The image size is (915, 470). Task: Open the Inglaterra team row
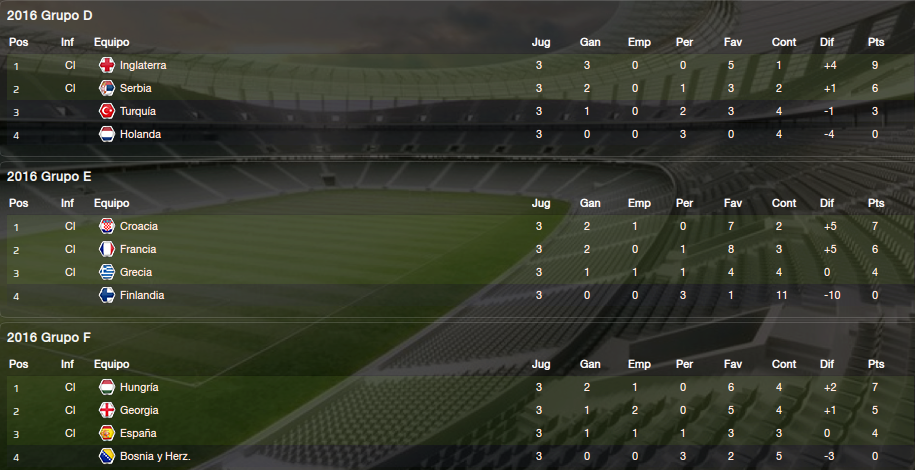pyautogui.click(x=142, y=65)
